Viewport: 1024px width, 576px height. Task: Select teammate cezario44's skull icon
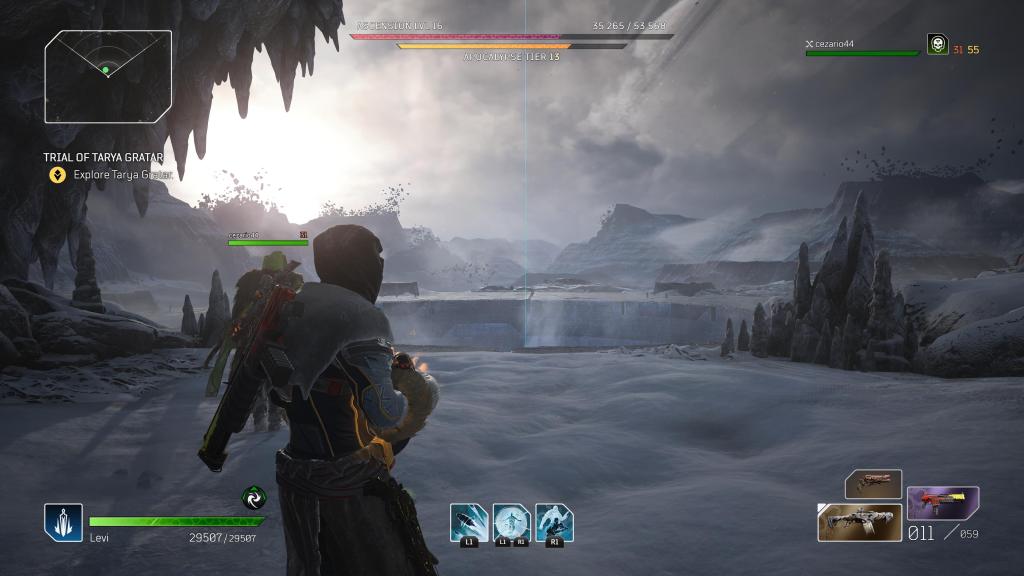(x=937, y=44)
